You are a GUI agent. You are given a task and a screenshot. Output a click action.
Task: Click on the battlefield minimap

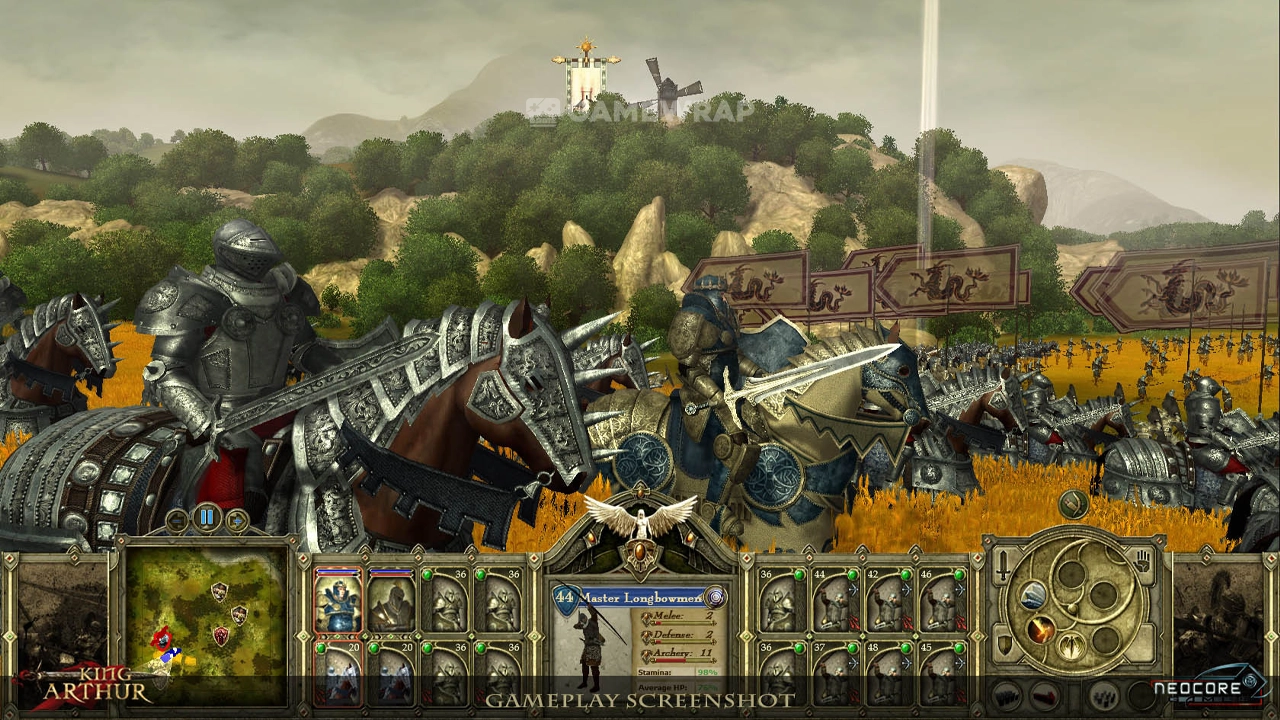coord(207,624)
